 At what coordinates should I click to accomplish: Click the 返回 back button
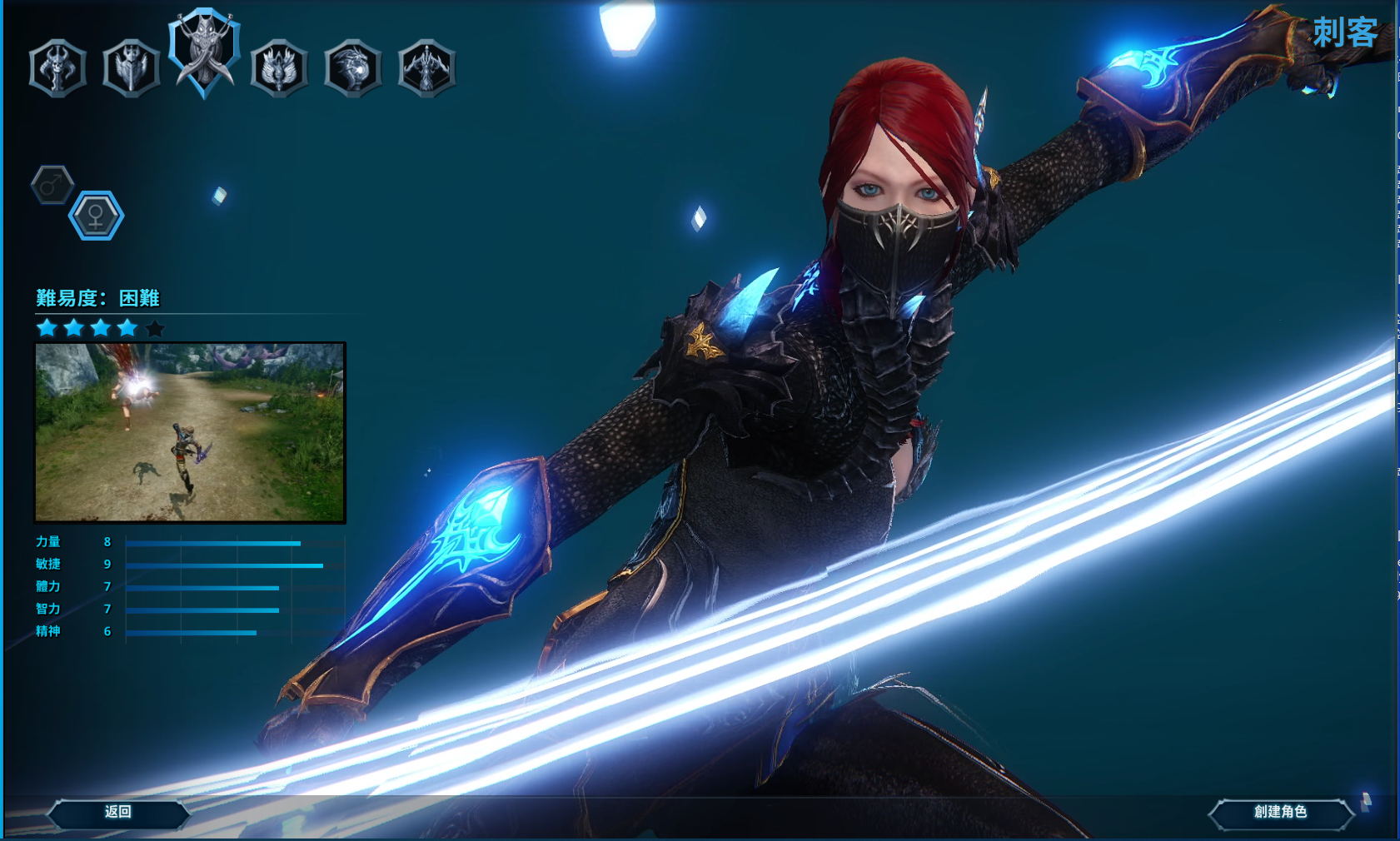[x=118, y=812]
